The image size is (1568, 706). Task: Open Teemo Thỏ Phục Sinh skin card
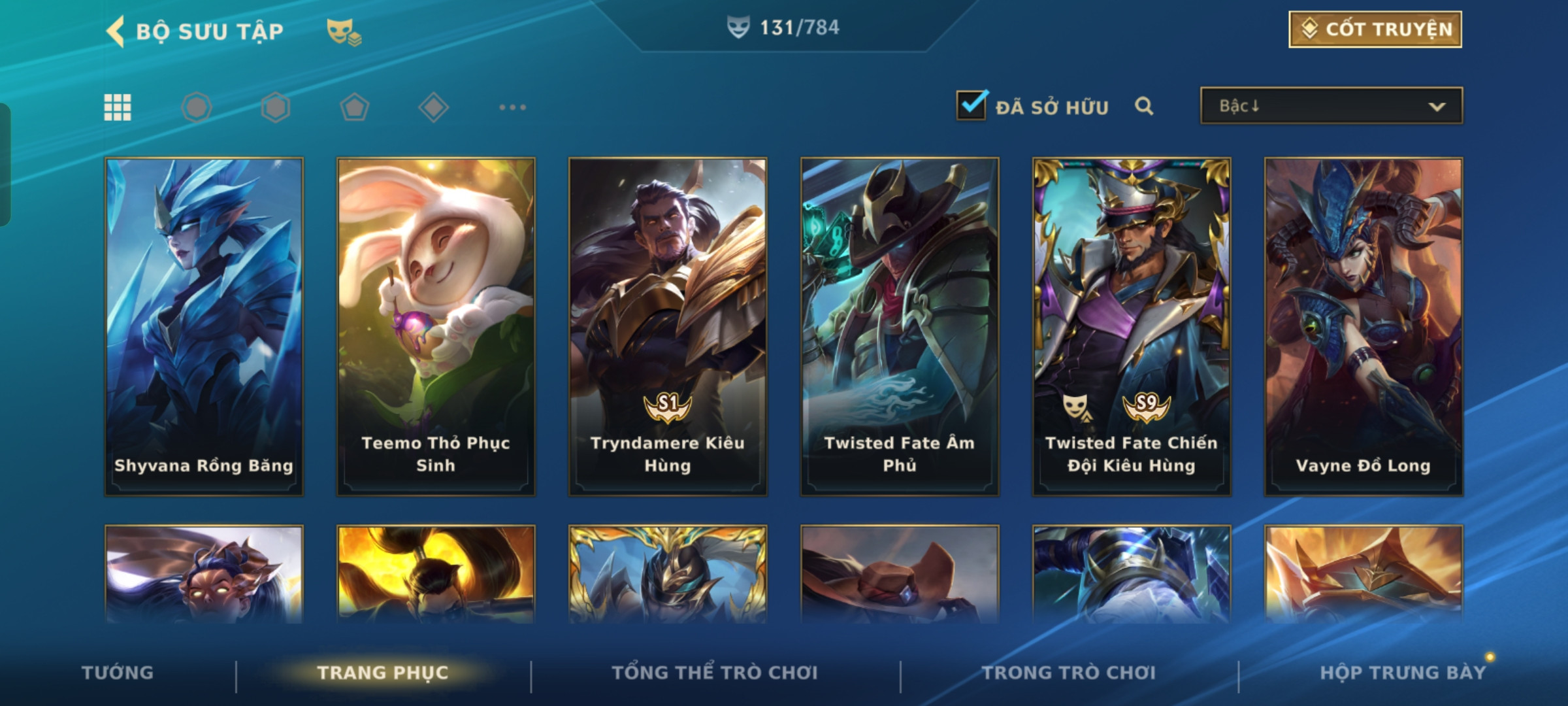pos(436,326)
